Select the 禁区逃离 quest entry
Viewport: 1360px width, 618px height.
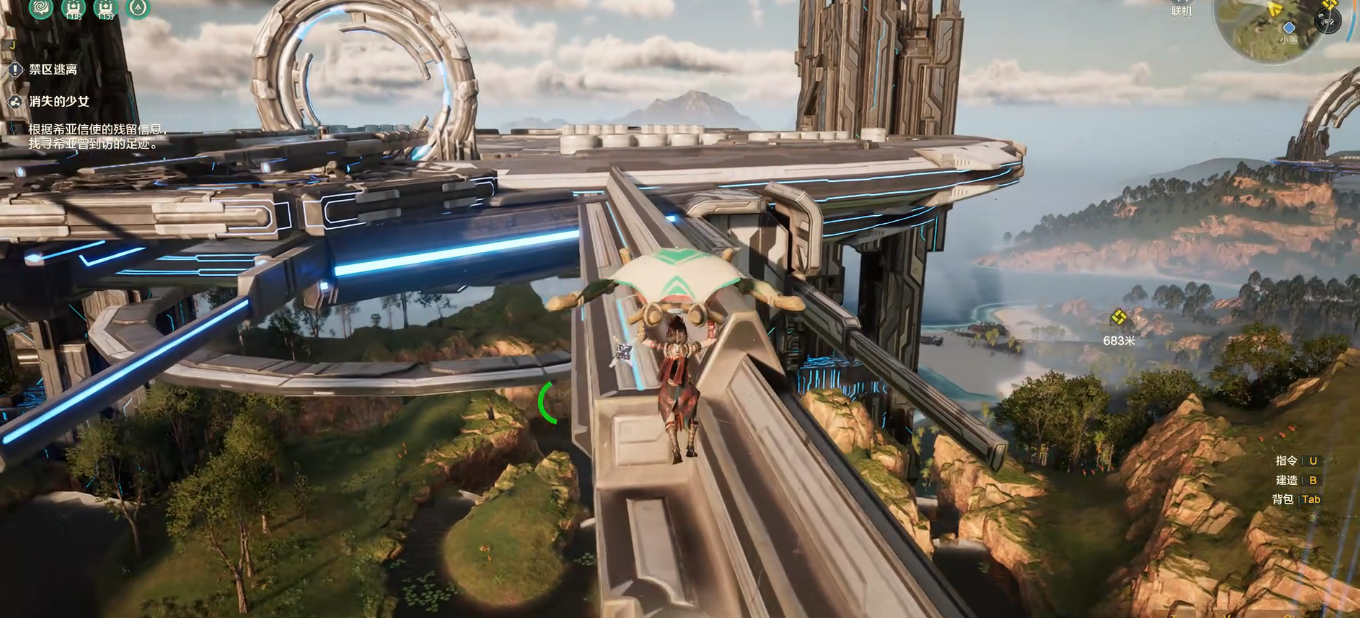coord(52,70)
